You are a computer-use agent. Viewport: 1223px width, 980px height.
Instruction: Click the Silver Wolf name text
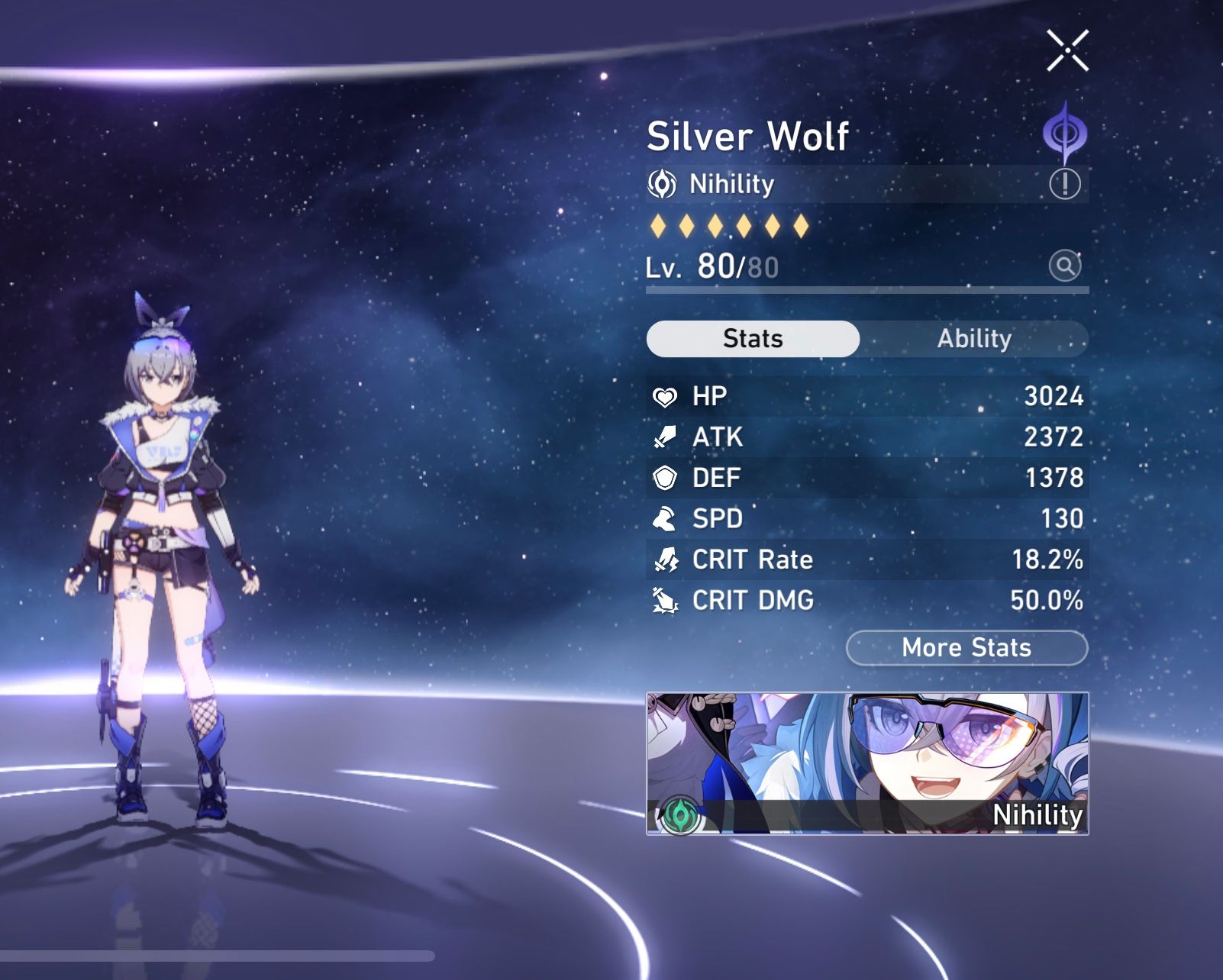pos(749,136)
